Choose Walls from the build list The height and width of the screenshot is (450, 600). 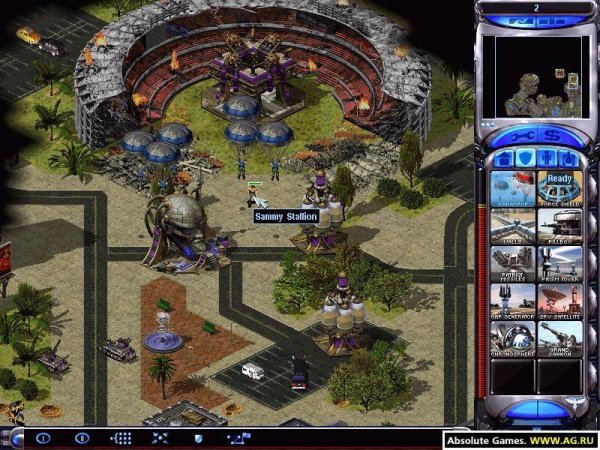point(512,225)
